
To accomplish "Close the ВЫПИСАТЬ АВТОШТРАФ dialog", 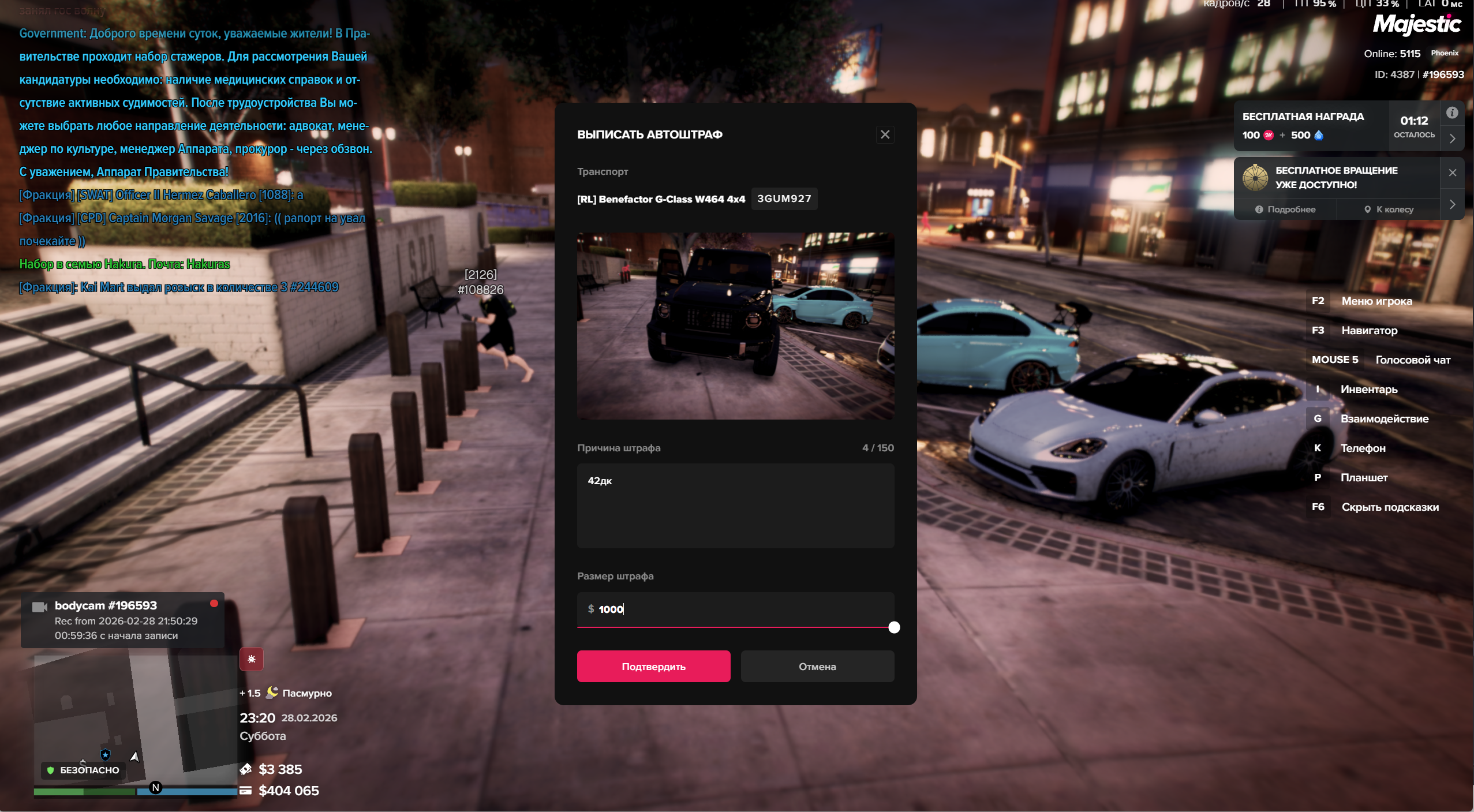I will 884,134.
